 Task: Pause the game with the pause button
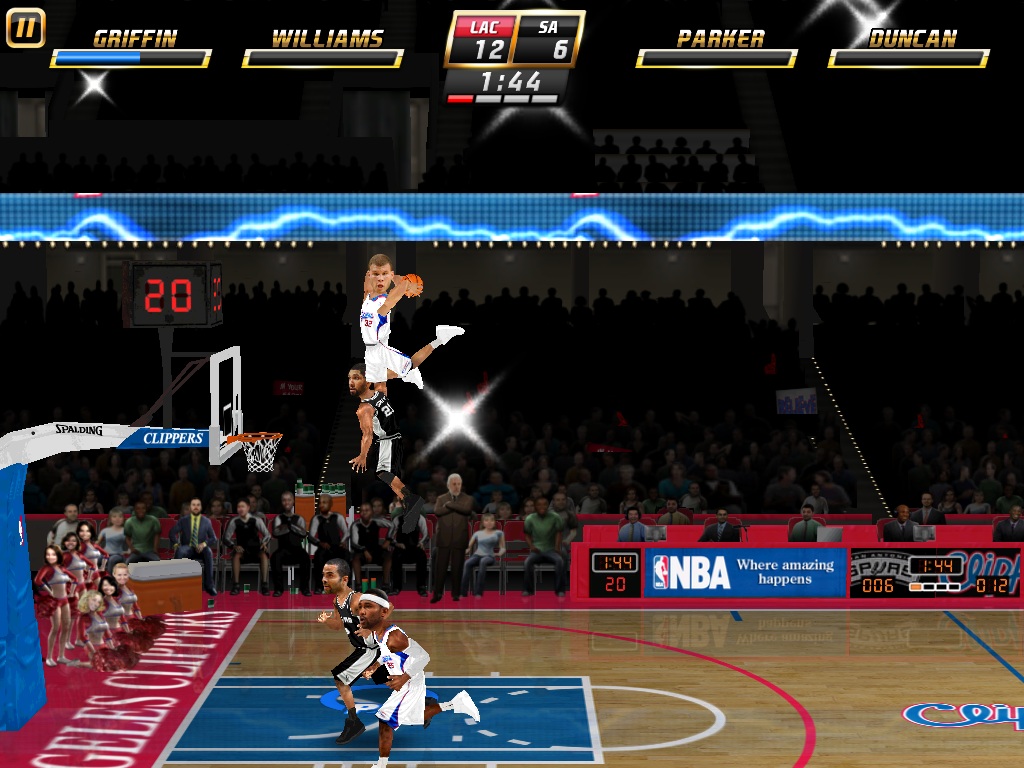click(x=25, y=28)
